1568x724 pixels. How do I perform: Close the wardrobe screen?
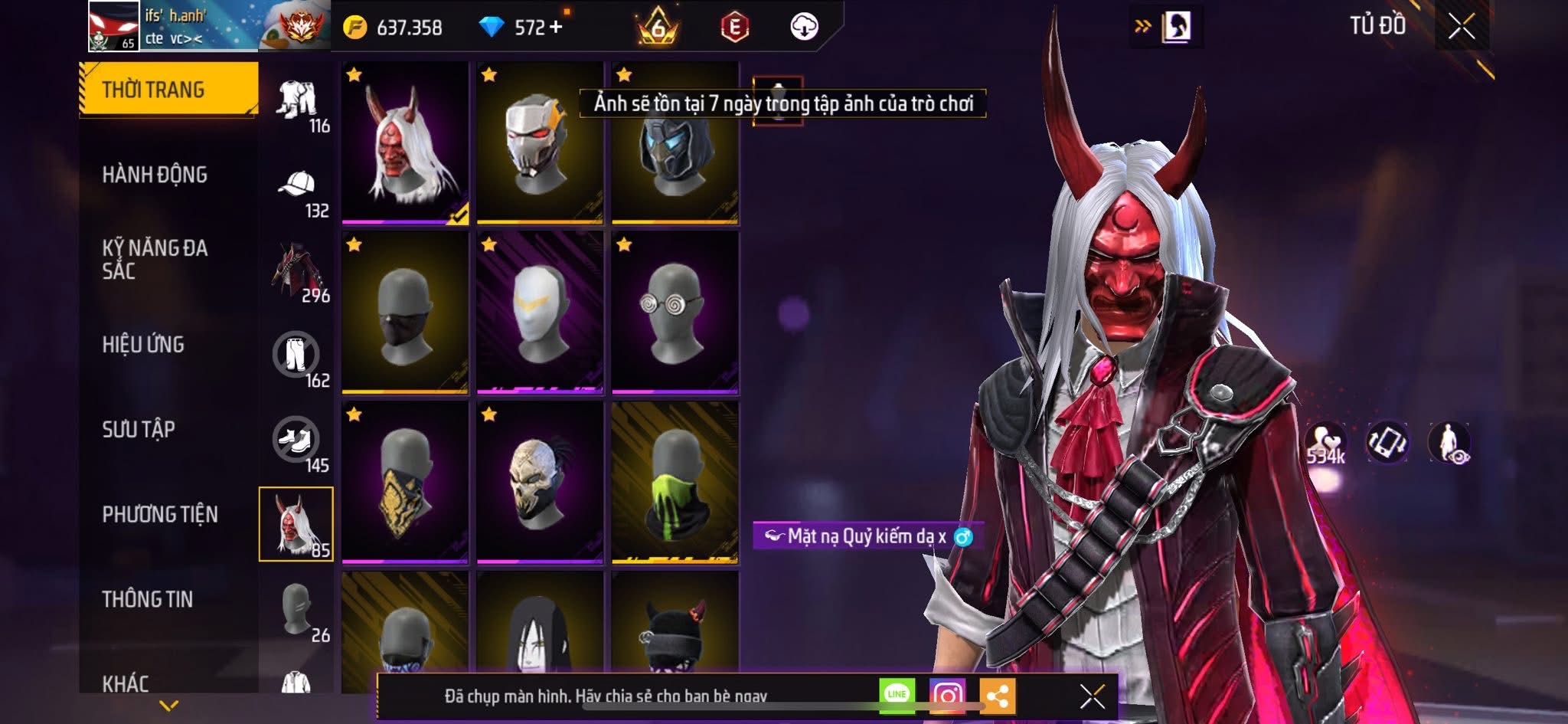click(x=1461, y=28)
